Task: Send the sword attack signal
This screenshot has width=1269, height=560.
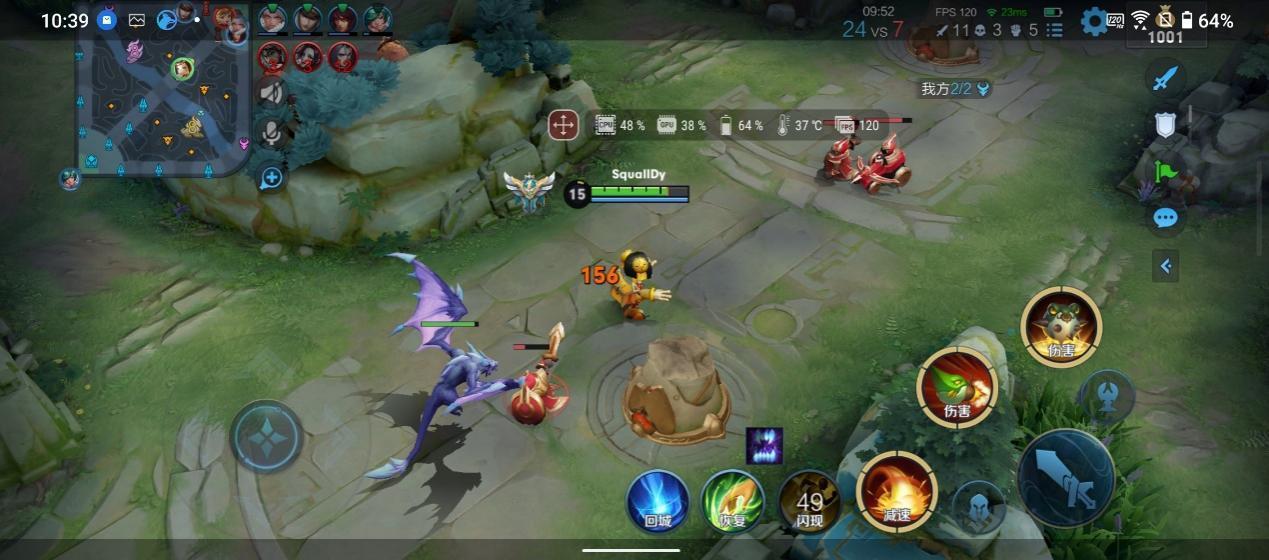Action: click(x=1165, y=78)
